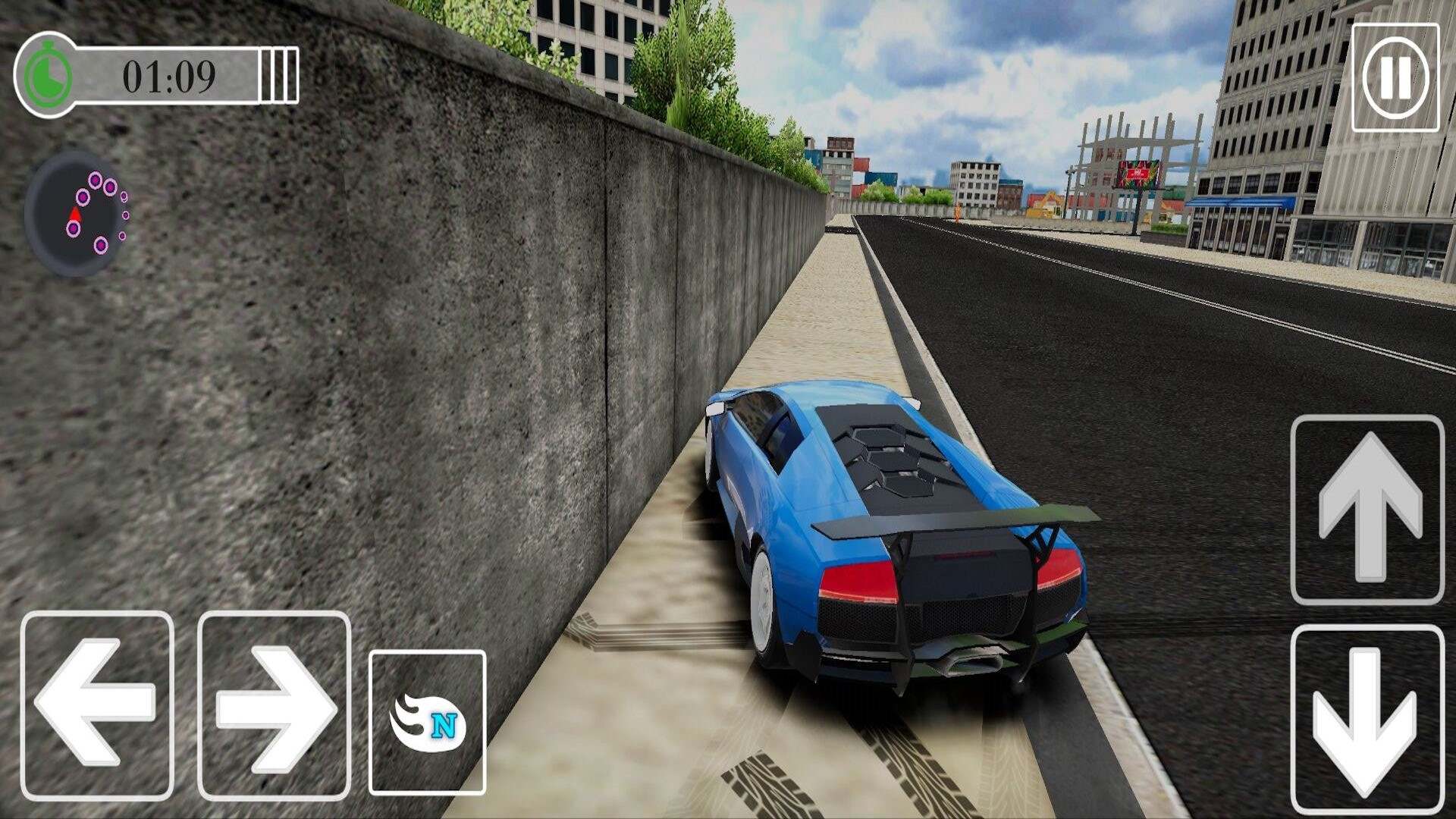Pause the game with the pause button
This screenshot has height=819, width=1456.
[1395, 77]
